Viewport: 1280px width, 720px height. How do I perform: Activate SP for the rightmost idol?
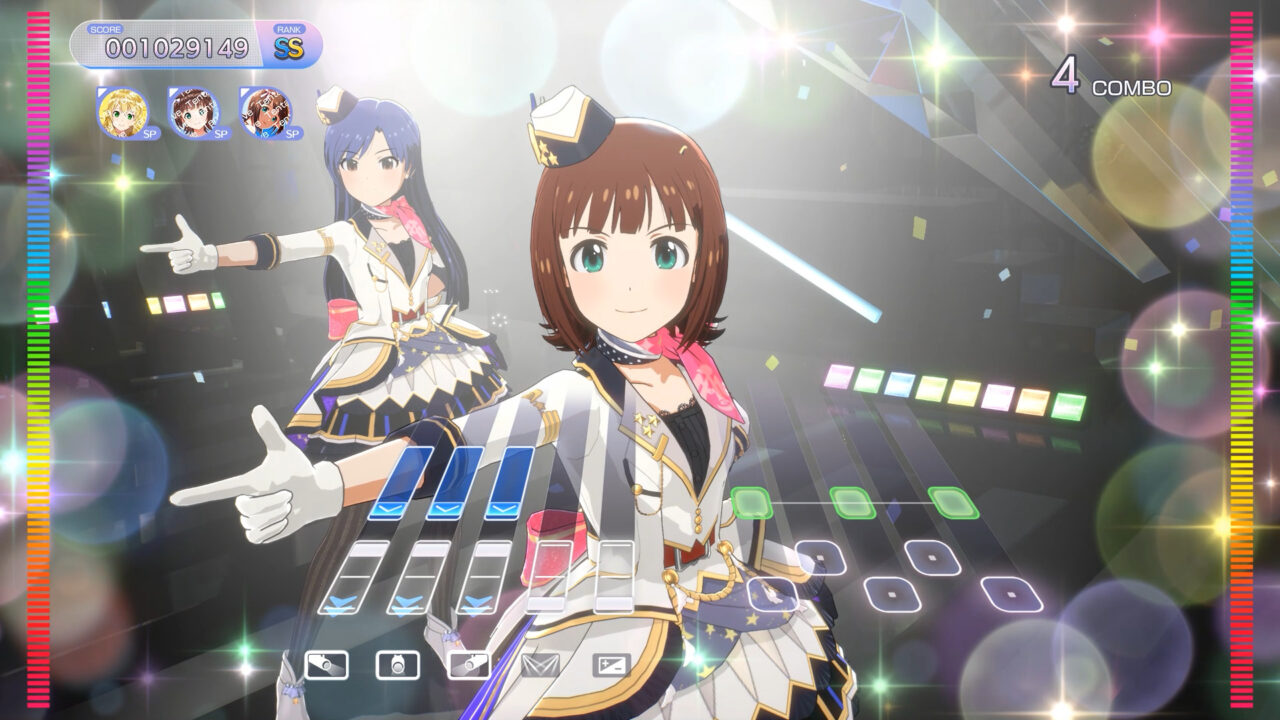click(293, 133)
